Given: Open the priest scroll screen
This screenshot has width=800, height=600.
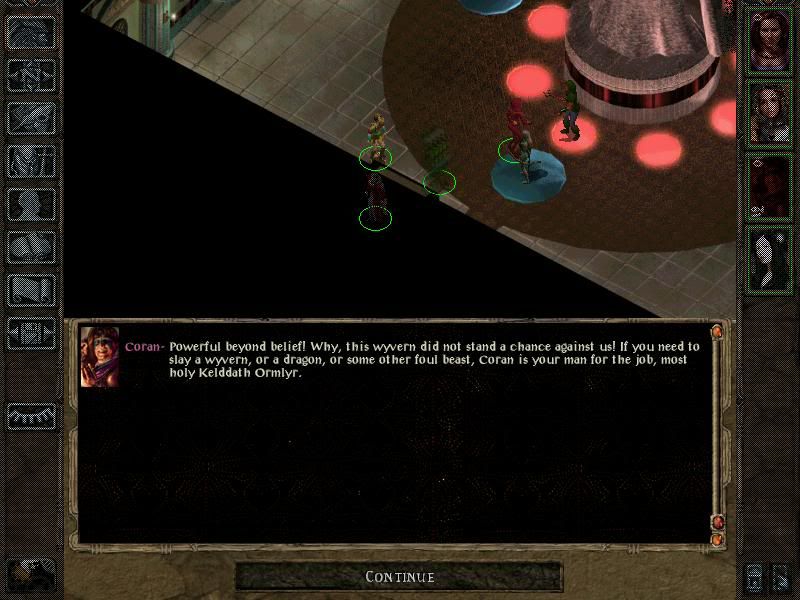Looking at the screenshot, I should 31,290.
